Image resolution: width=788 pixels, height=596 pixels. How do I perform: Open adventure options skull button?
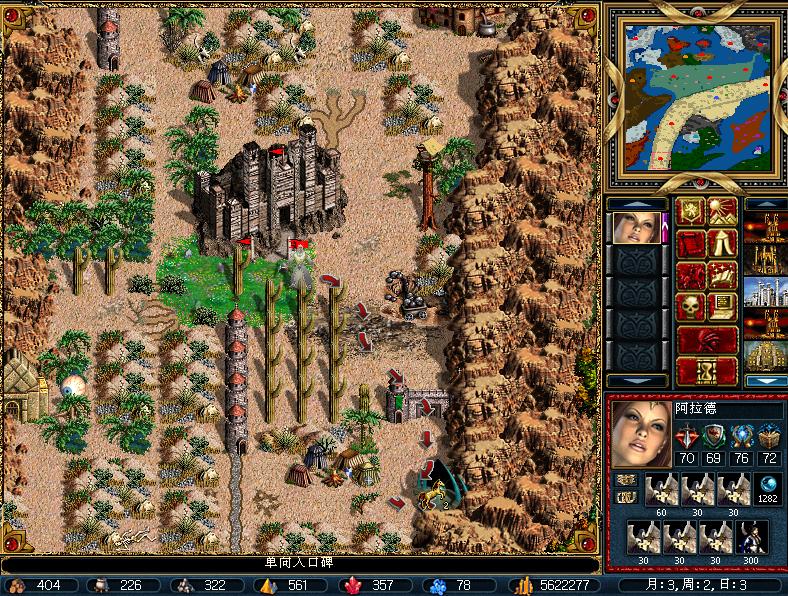(x=692, y=307)
